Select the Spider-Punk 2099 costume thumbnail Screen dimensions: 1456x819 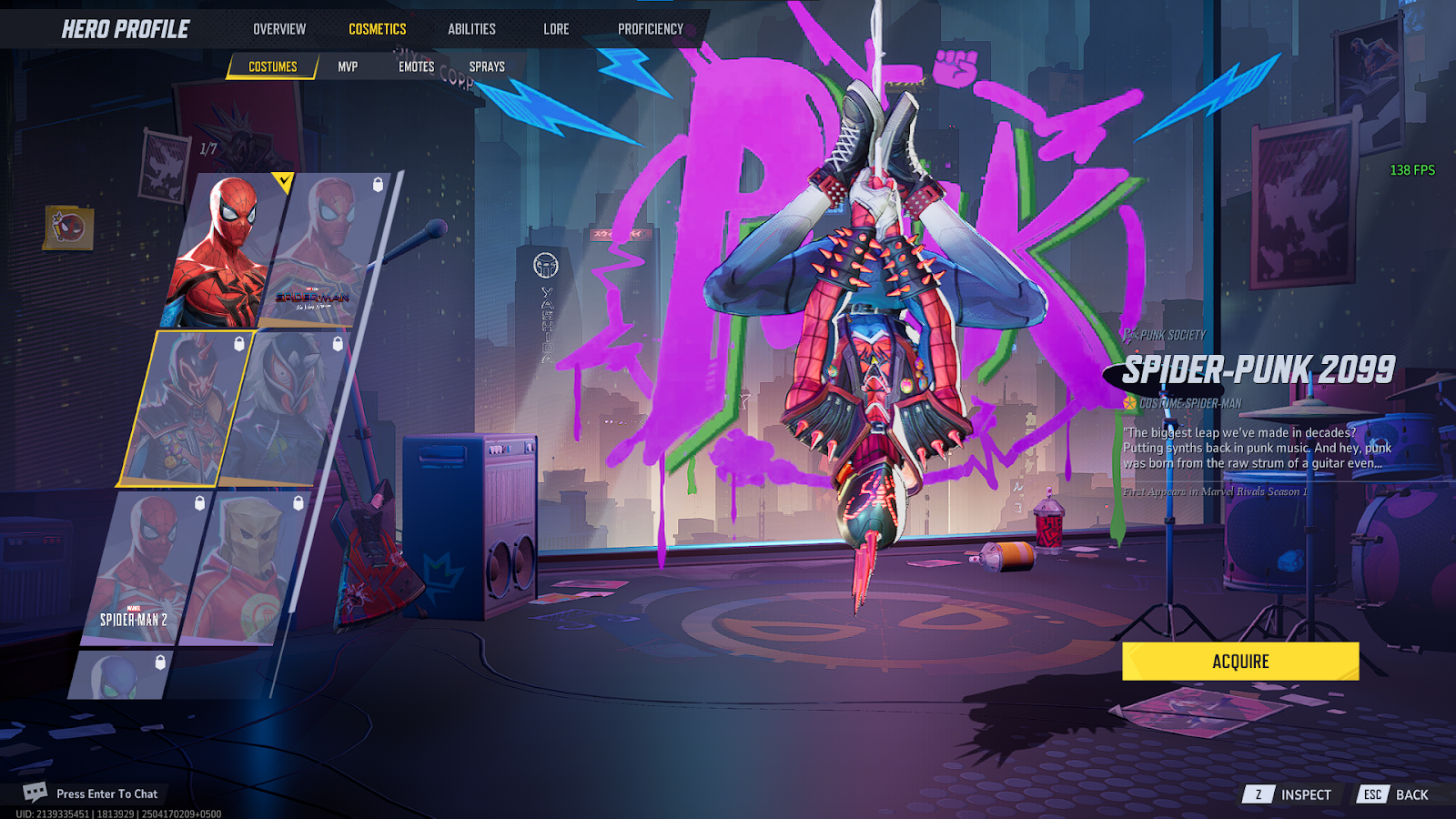[187, 408]
